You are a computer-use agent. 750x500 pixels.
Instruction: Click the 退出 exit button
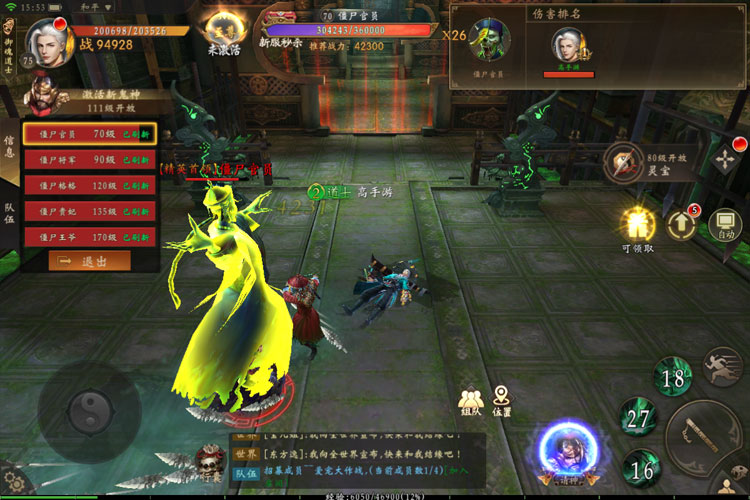pos(89,261)
